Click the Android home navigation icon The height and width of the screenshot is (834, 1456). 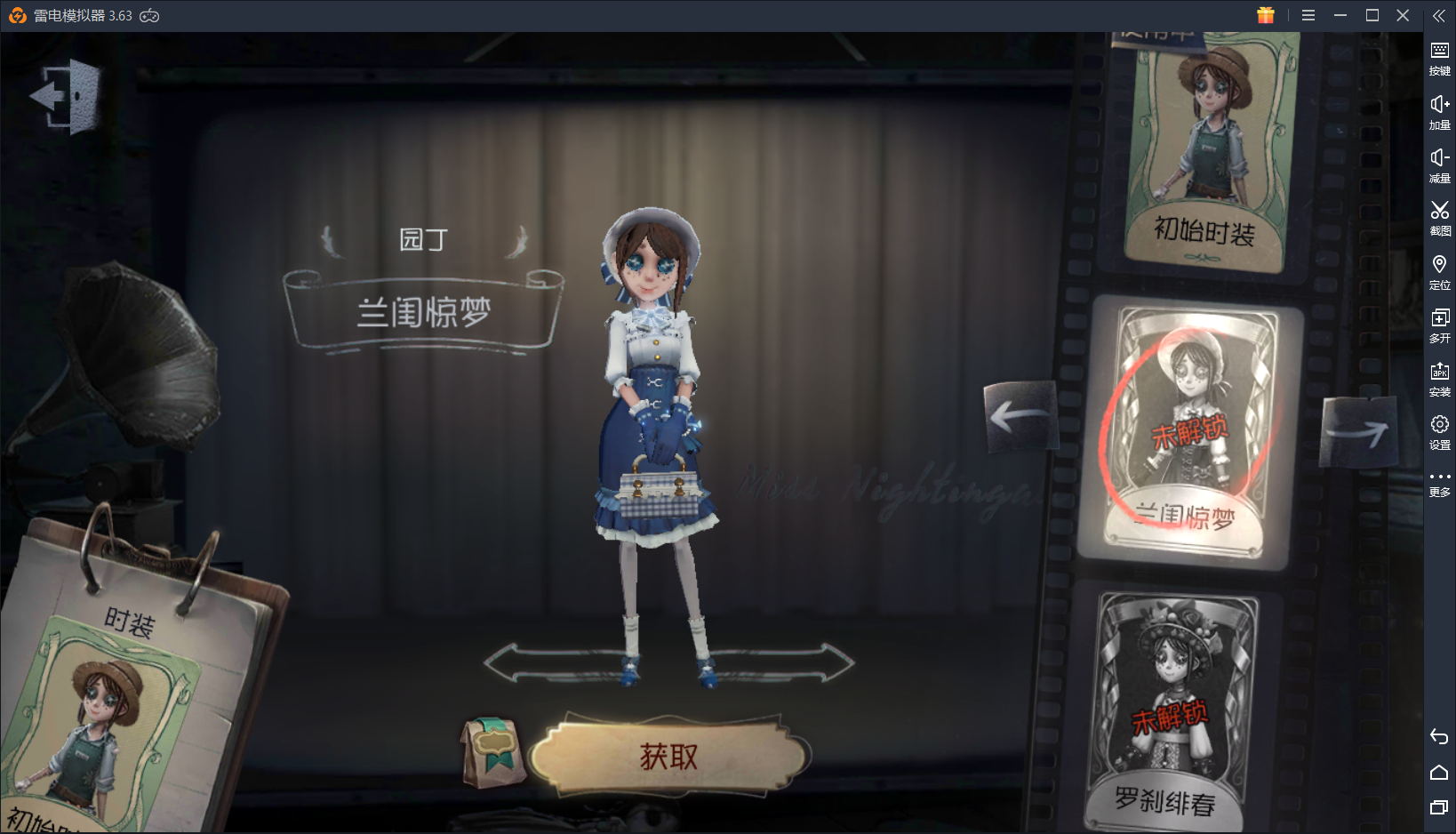(x=1440, y=773)
